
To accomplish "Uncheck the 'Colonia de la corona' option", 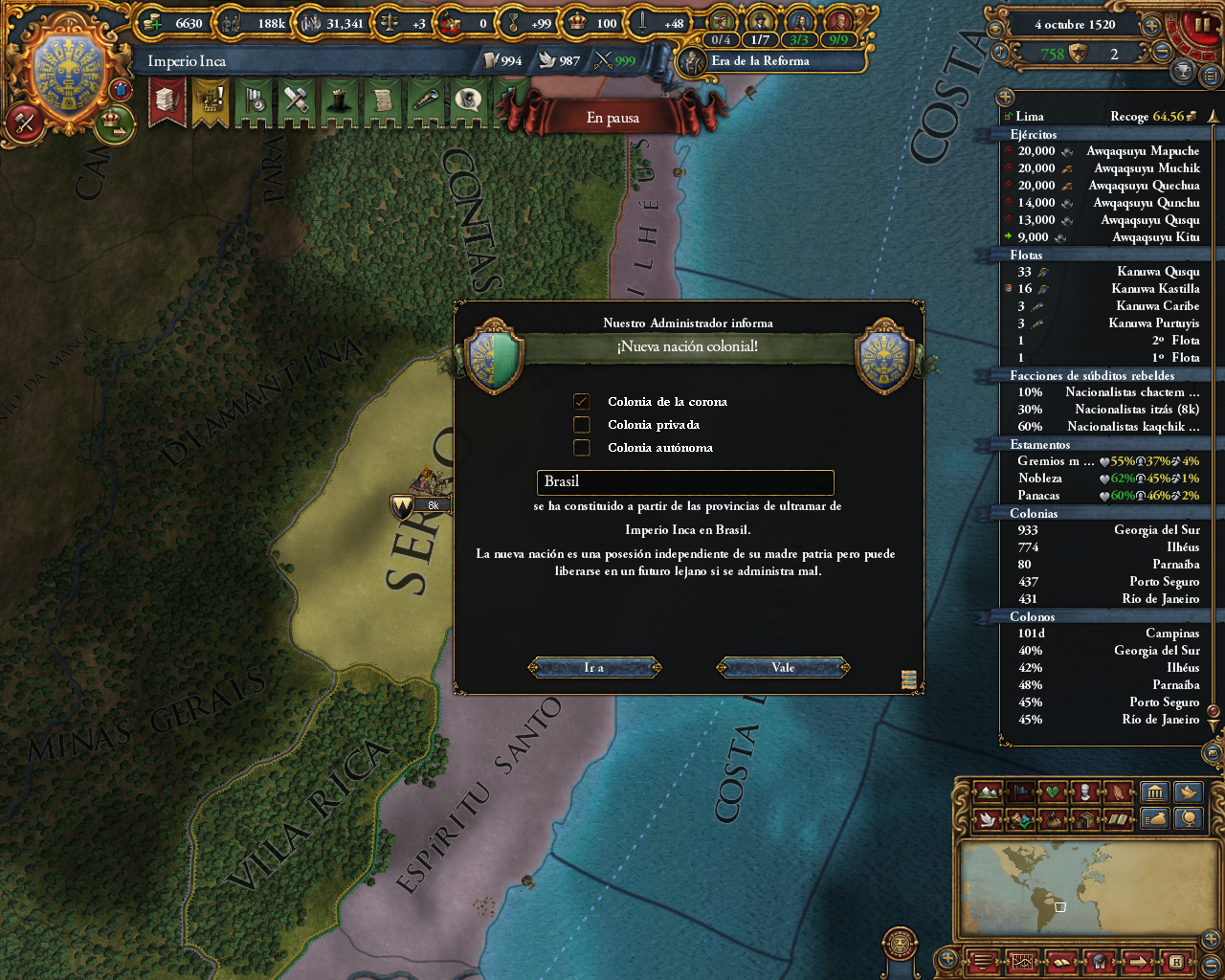I will [581, 401].
